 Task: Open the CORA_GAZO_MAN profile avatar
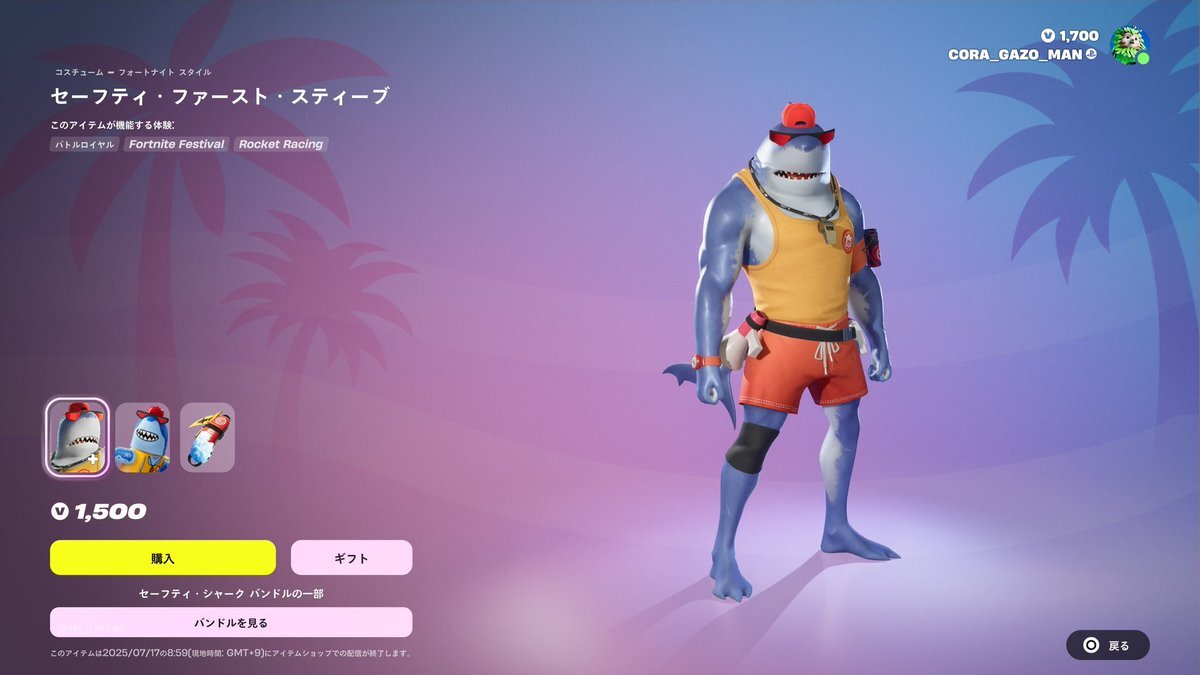coord(1130,45)
